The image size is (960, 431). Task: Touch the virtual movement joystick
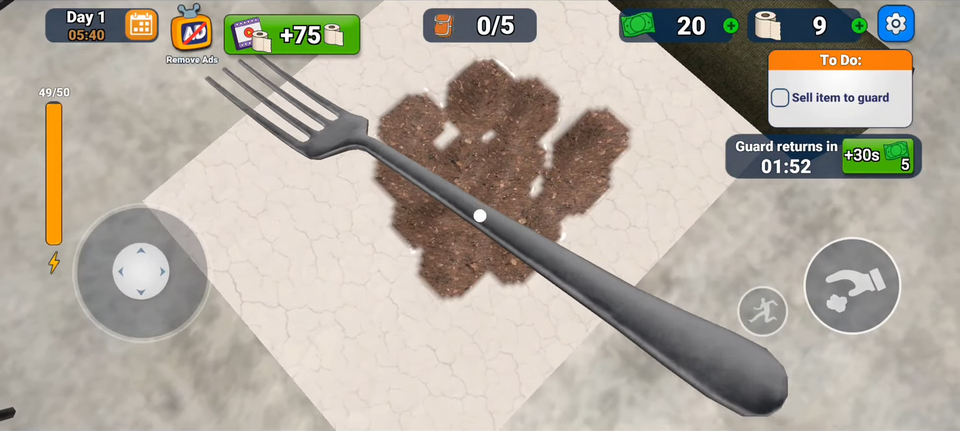[x=140, y=271]
